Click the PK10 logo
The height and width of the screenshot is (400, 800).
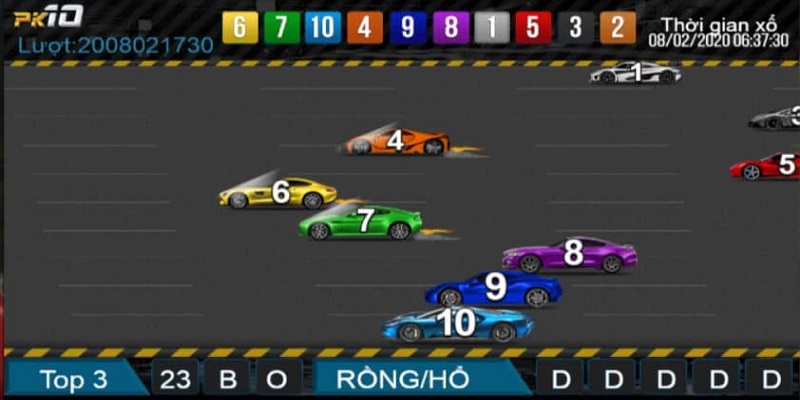(x=48, y=17)
